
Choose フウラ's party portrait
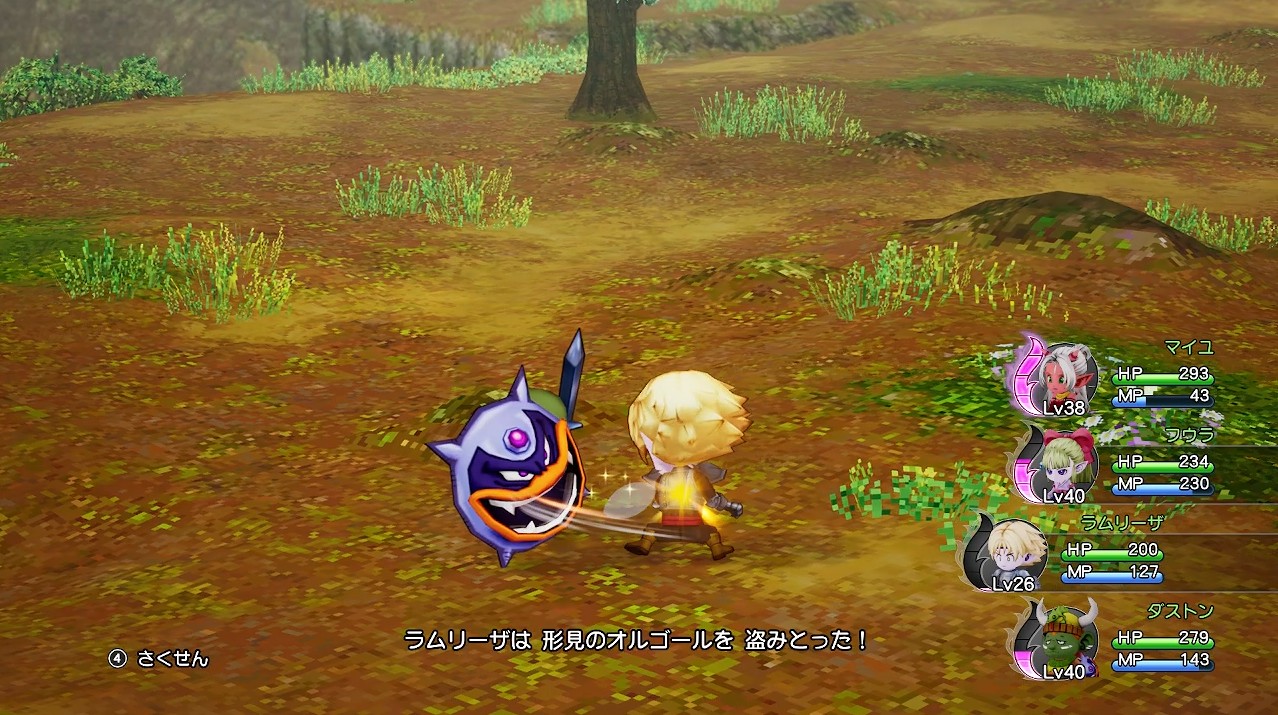coord(1067,464)
